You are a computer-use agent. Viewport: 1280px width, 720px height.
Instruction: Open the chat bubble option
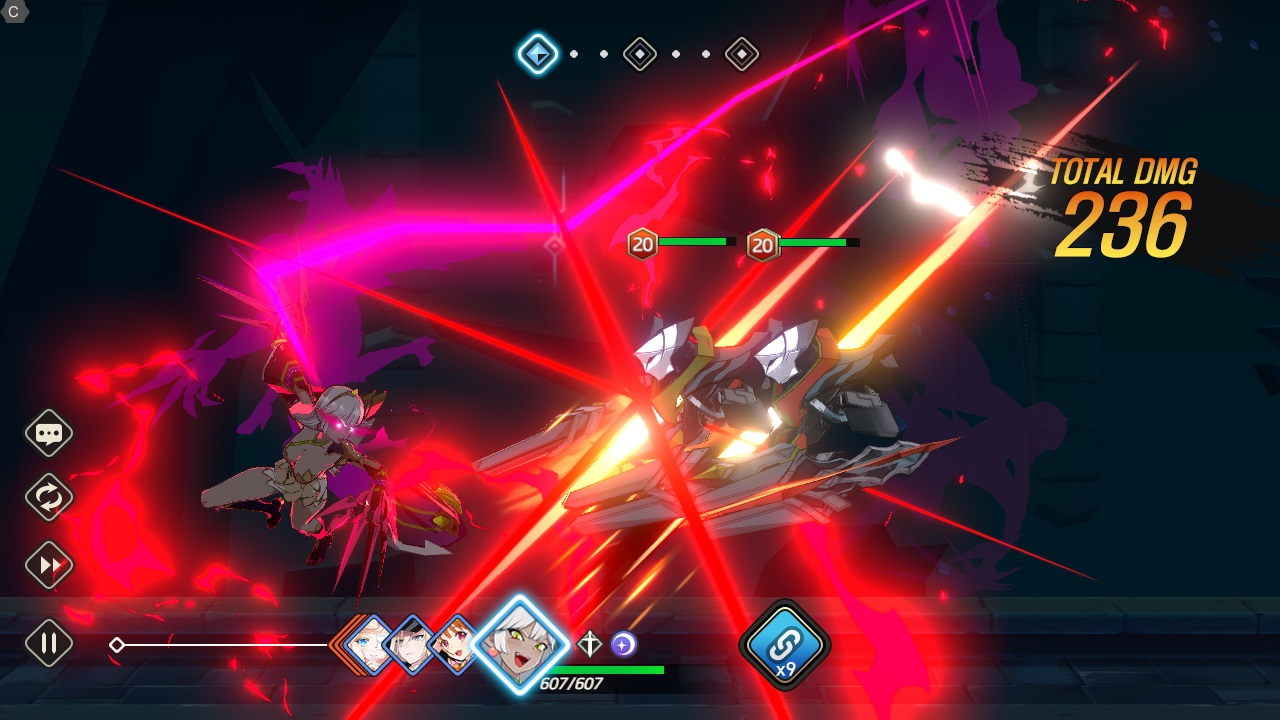tap(47, 433)
